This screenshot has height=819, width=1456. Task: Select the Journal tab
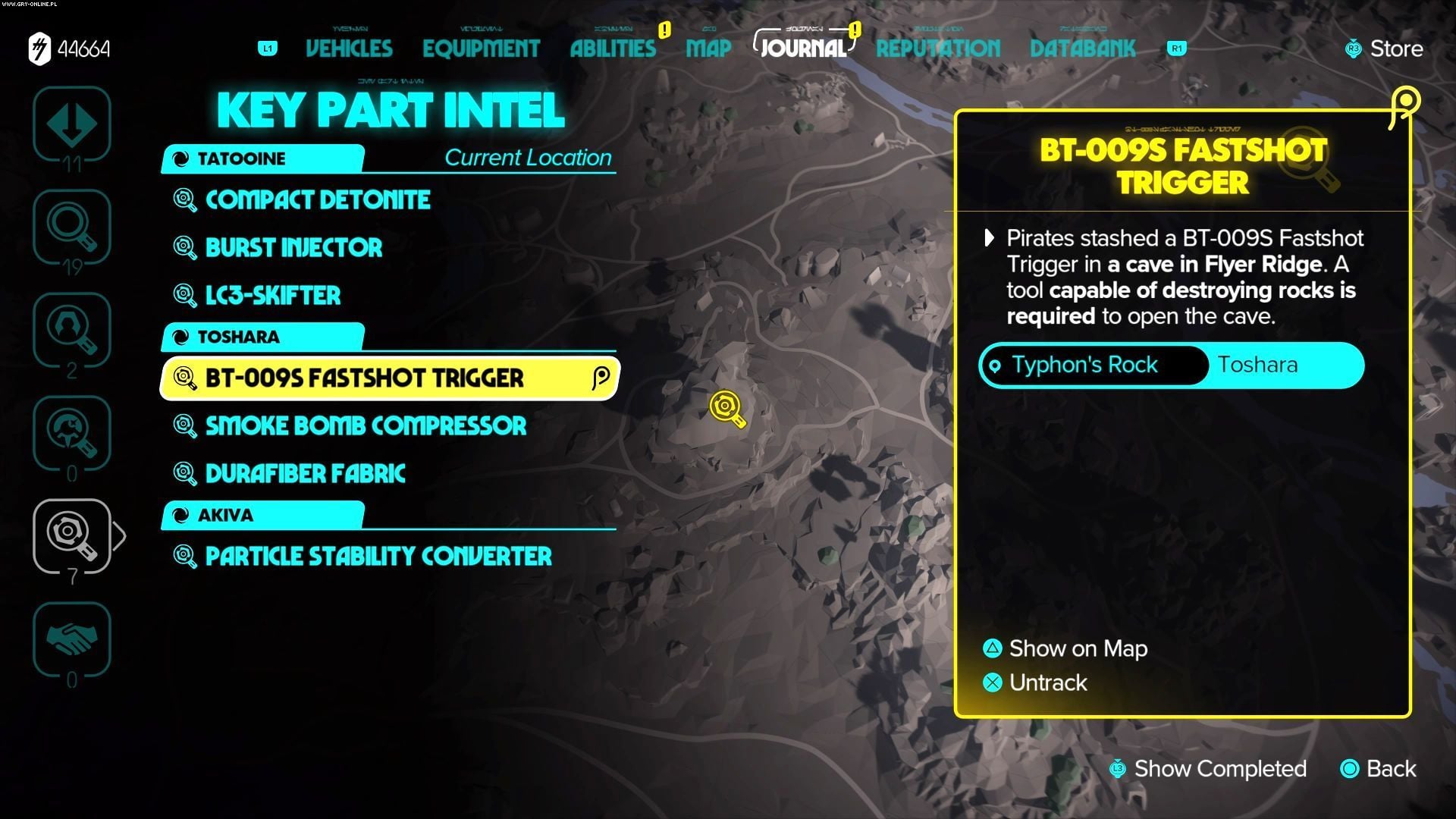pos(803,49)
